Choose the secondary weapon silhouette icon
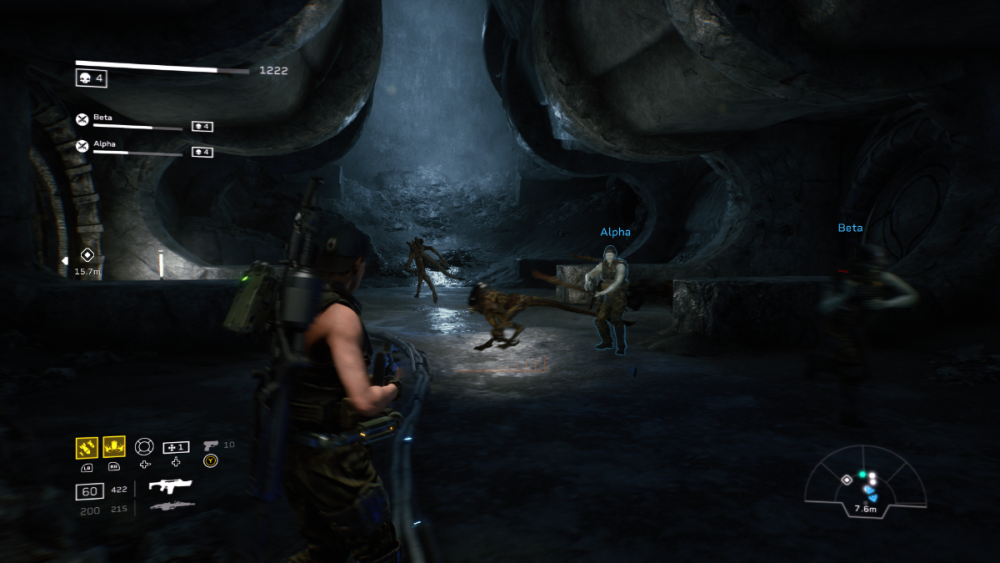Screen dimensions: 1000x563 pos(171,507)
